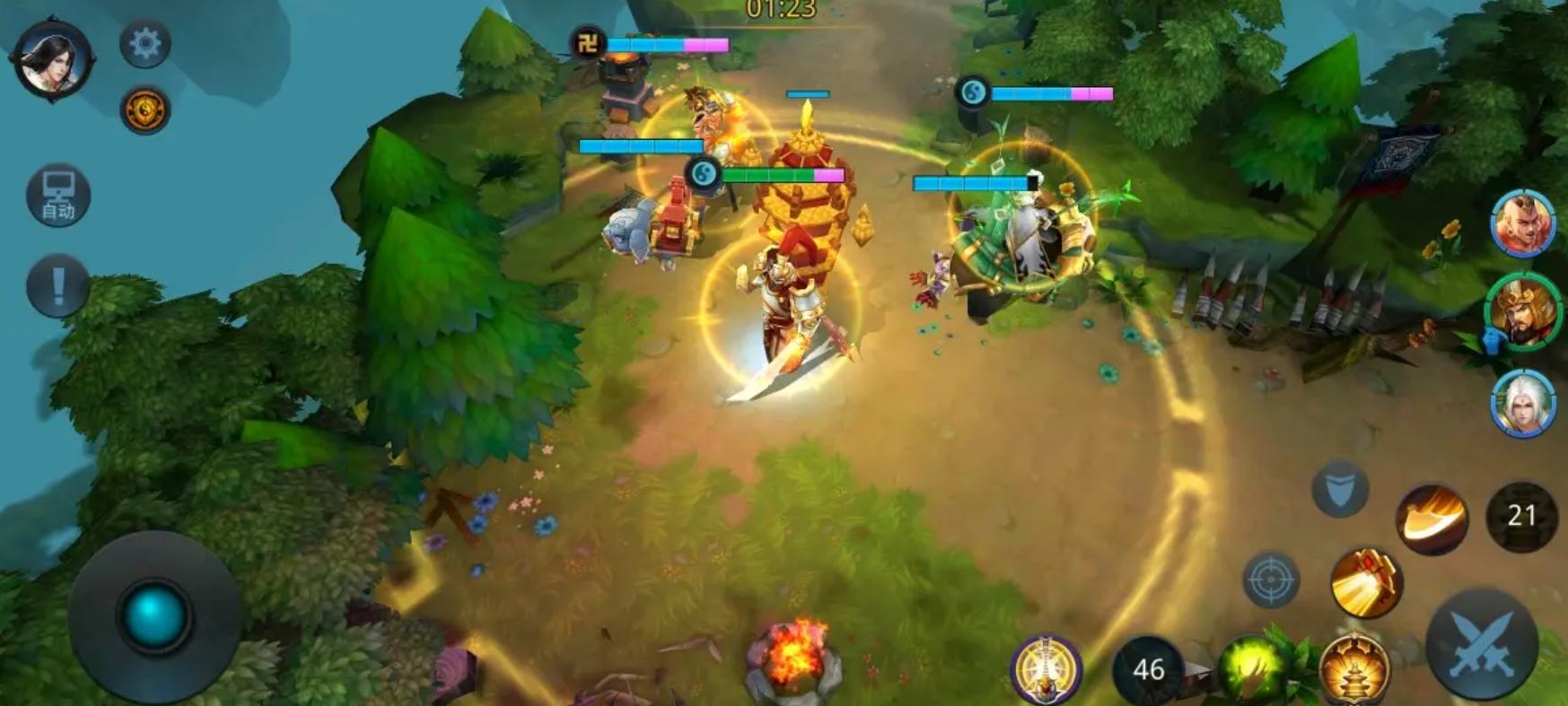Open the gear settings menu
1568x706 pixels.
tap(145, 43)
